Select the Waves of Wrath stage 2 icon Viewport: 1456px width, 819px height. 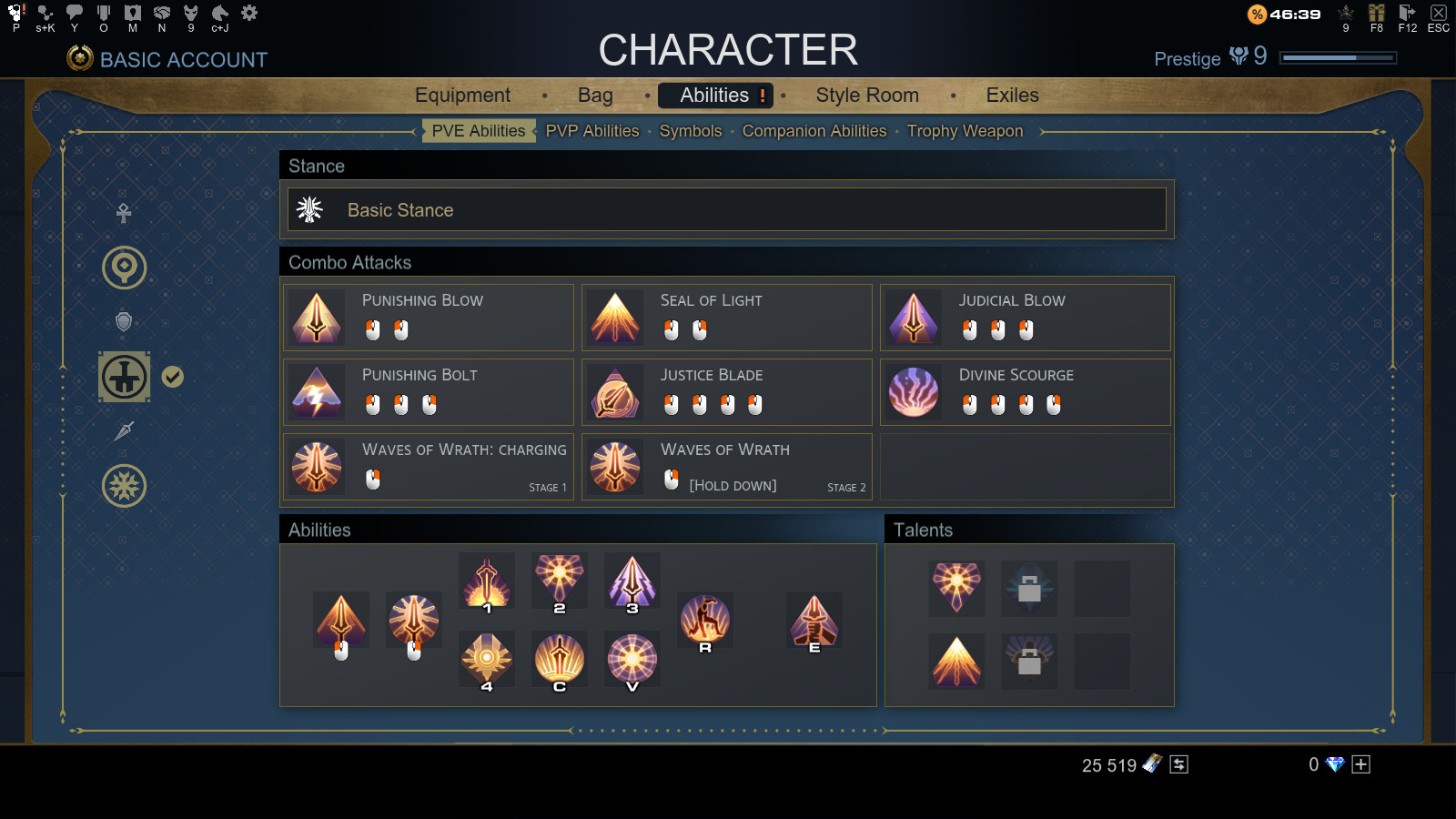pyautogui.click(x=615, y=466)
